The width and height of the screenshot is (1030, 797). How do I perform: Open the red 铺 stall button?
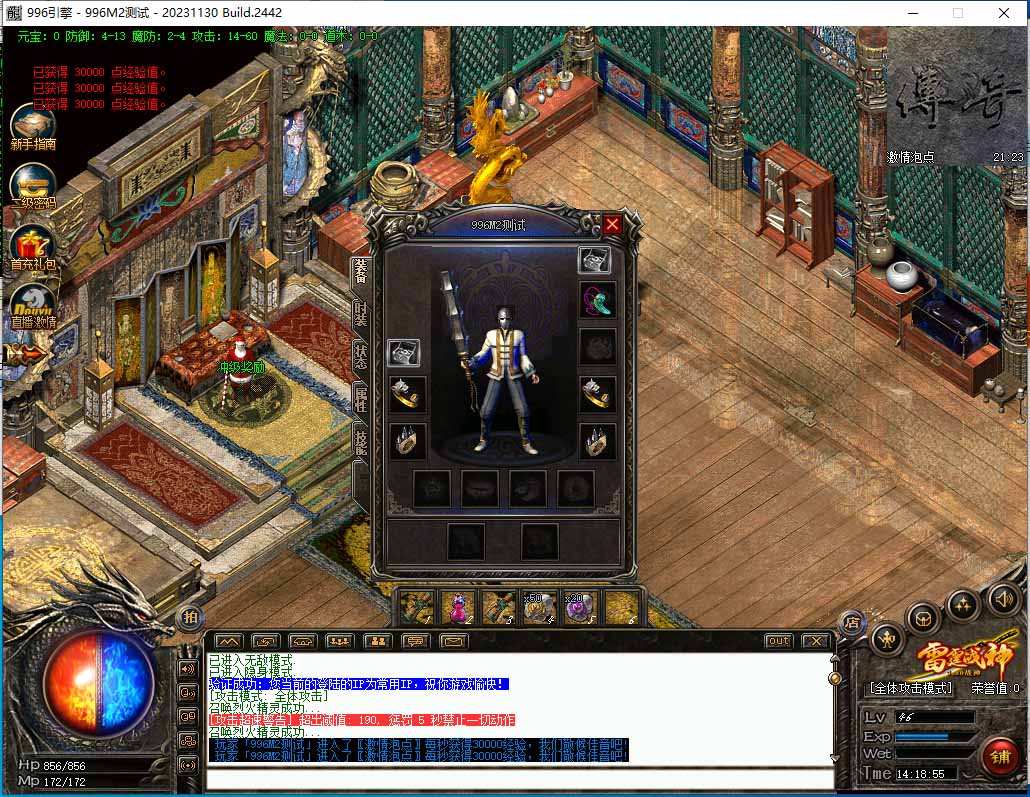pos(998,755)
